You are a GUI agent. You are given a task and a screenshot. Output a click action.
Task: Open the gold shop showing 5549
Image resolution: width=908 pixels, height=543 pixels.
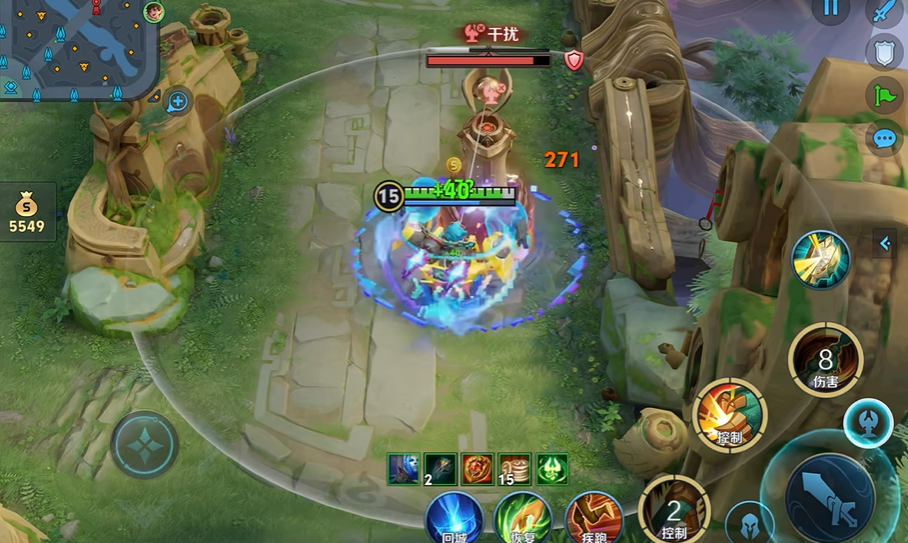pos(27,212)
